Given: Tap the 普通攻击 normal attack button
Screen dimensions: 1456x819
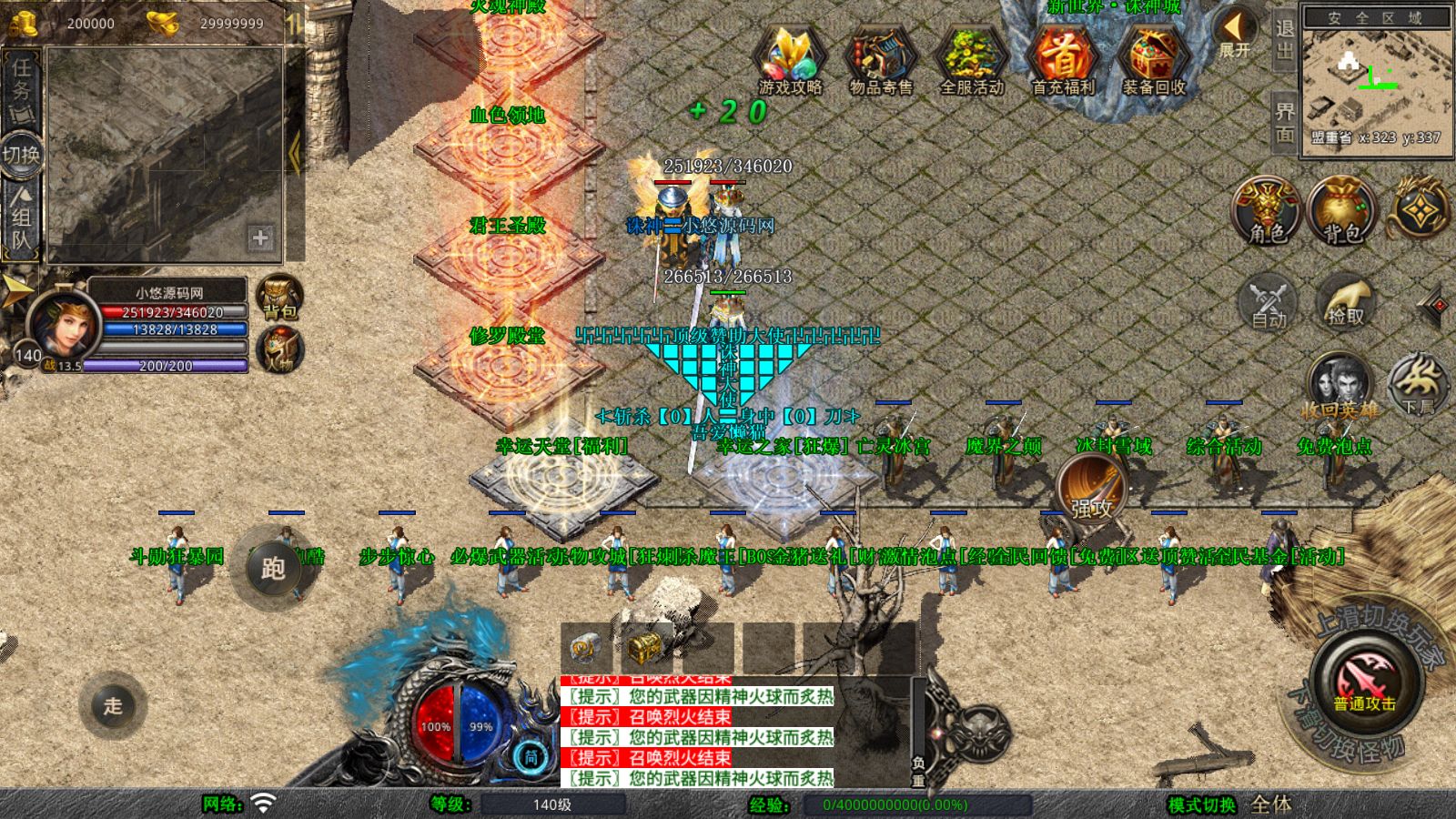Looking at the screenshot, I should (x=1364, y=681).
